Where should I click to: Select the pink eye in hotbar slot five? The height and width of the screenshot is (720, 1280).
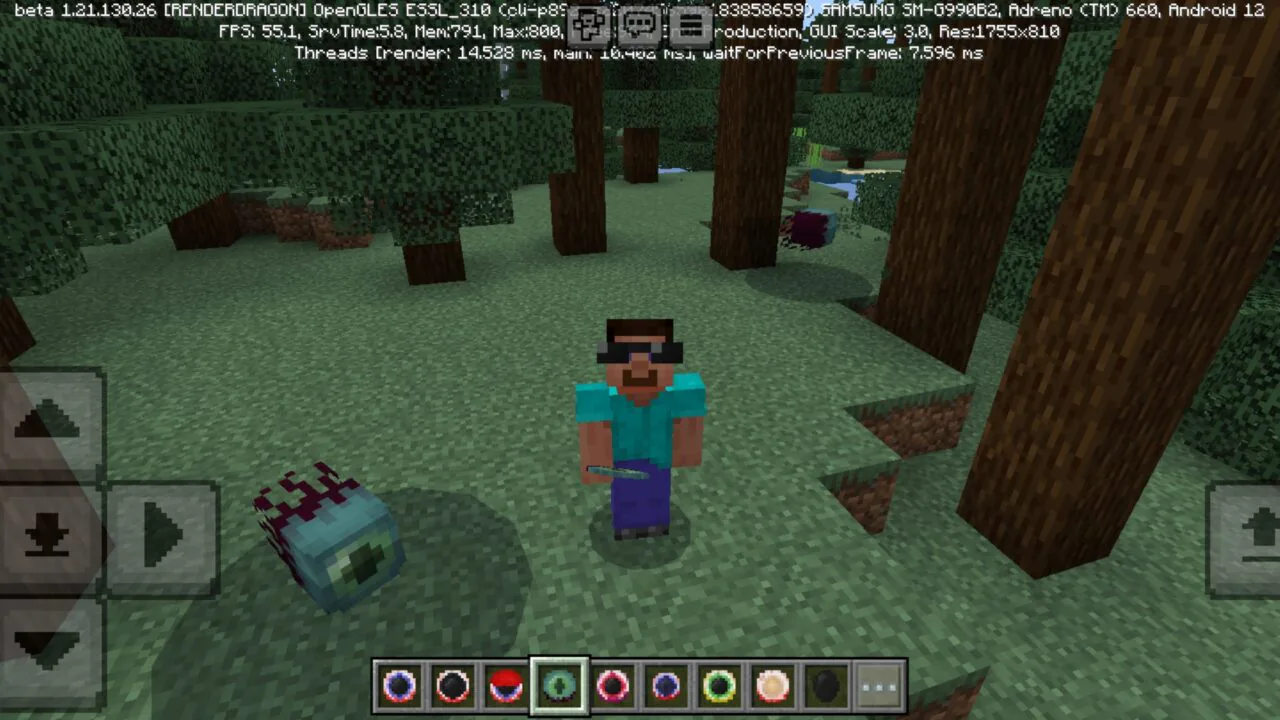point(613,684)
